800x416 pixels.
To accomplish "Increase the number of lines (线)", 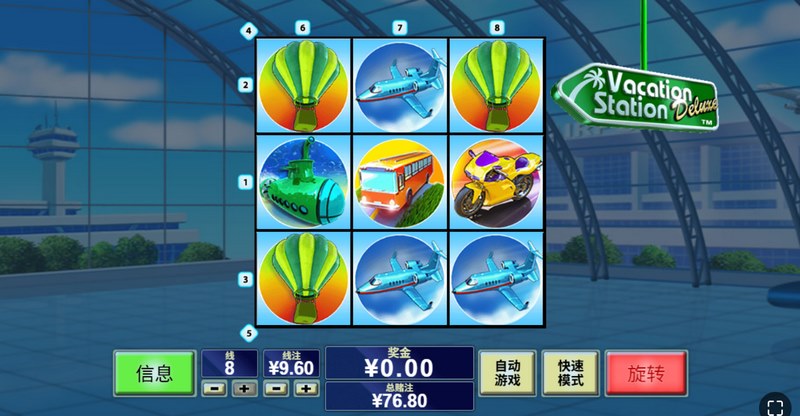I will (x=243, y=388).
